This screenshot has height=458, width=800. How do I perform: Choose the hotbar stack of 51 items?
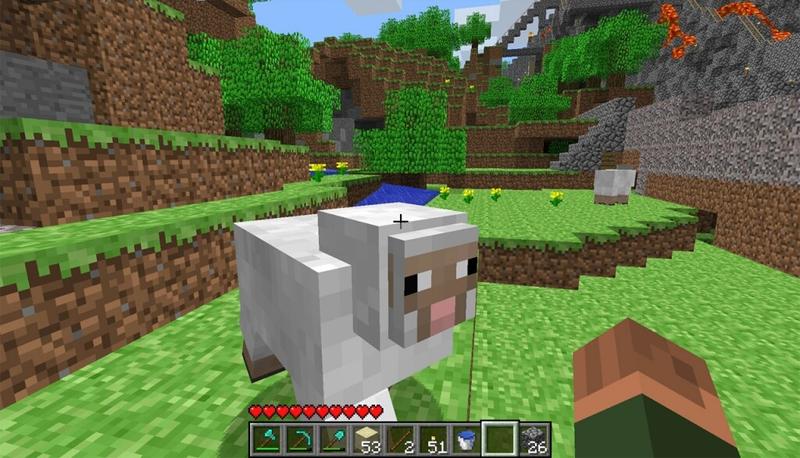(432, 438)
